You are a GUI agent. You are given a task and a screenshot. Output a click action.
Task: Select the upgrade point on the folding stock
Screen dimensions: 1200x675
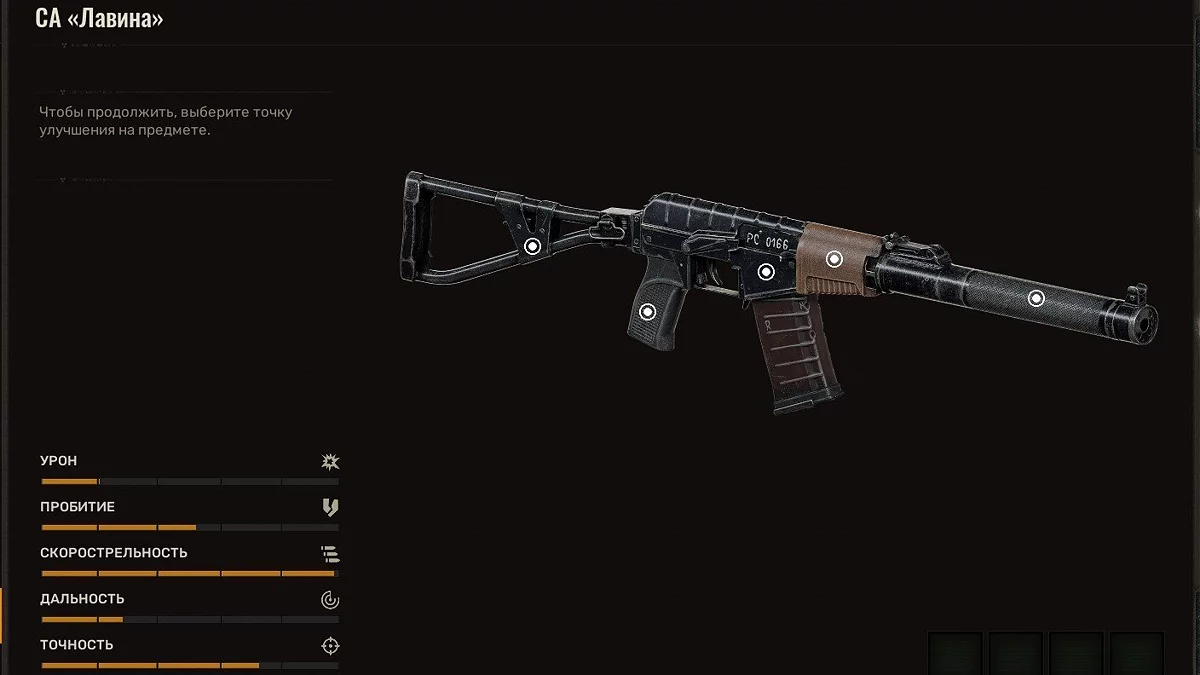coord(533,246)
